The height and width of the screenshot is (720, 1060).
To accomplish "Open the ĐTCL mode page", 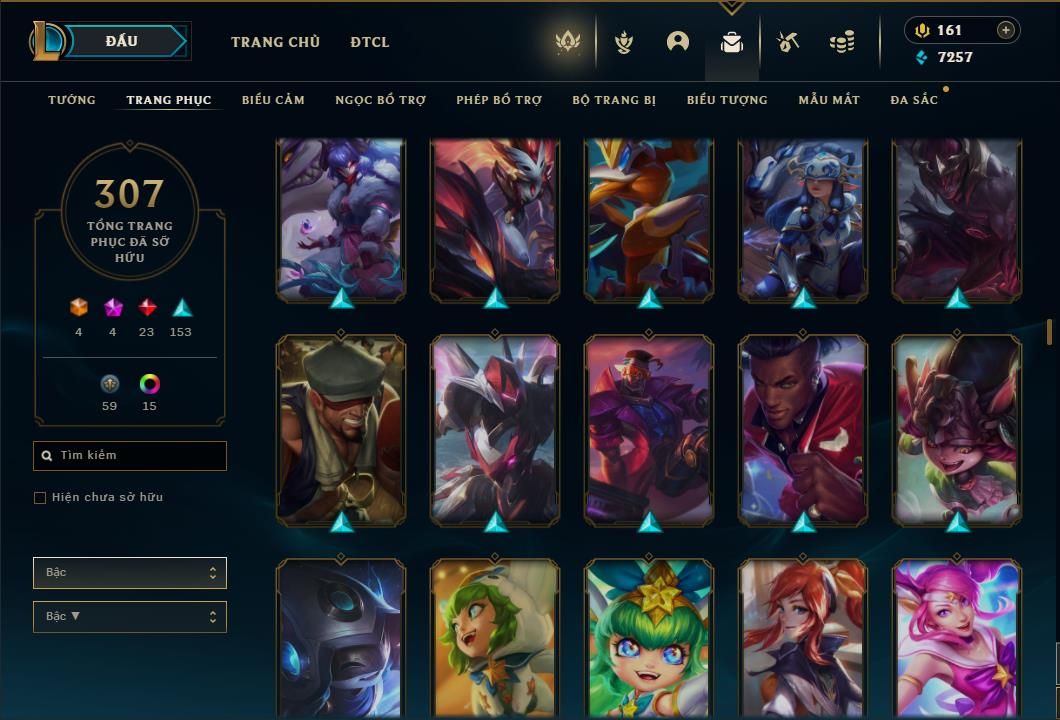I will [x=370, y=42].
